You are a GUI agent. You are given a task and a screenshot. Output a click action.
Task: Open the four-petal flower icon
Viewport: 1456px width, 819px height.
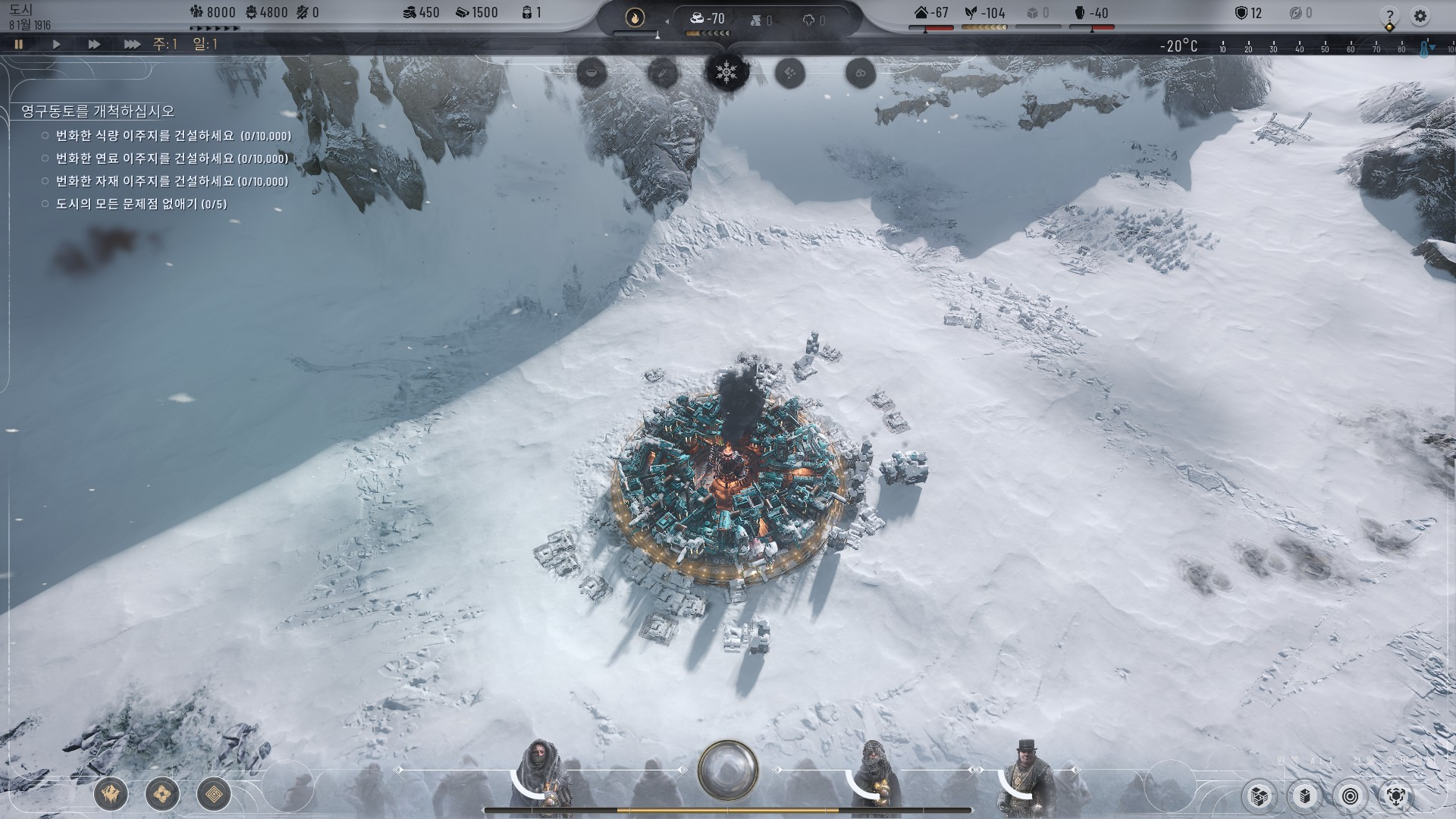(x=162, y=795)
